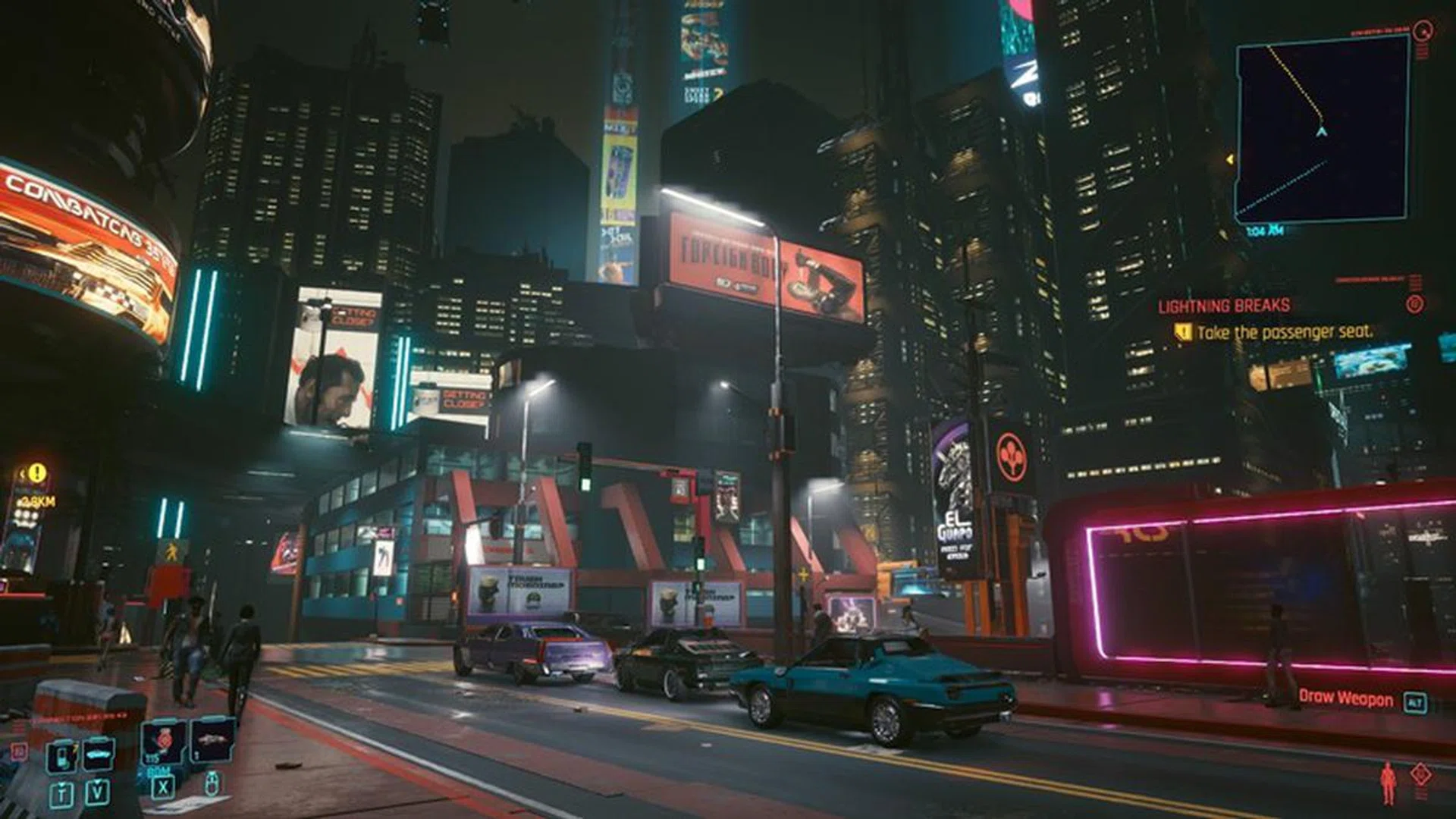1456x819 pixels.
Task: Expand the minimap in the top-right corner
Action: (x=1323, y=129)
